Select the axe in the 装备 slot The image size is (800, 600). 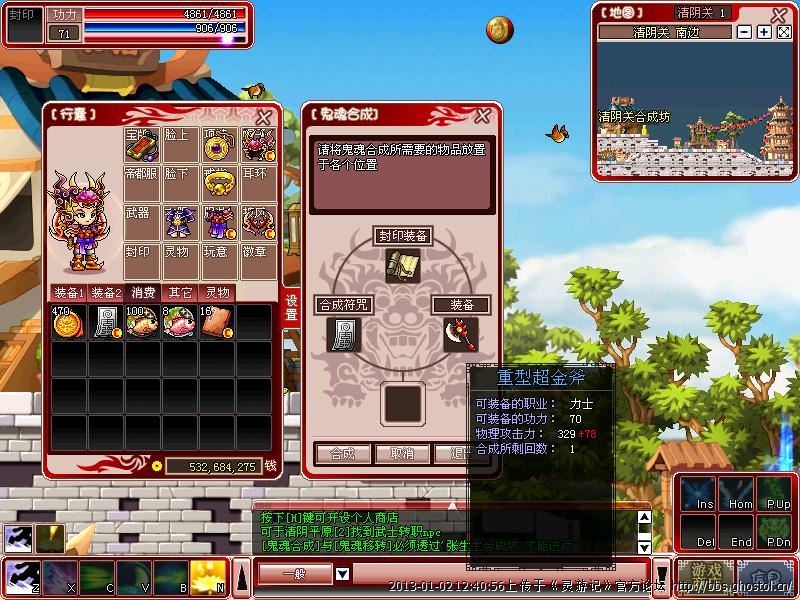point(460,333)
